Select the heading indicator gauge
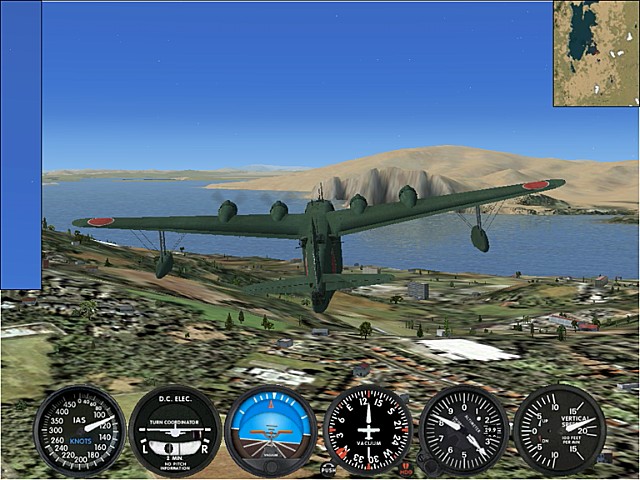 (x=367, y=429)
